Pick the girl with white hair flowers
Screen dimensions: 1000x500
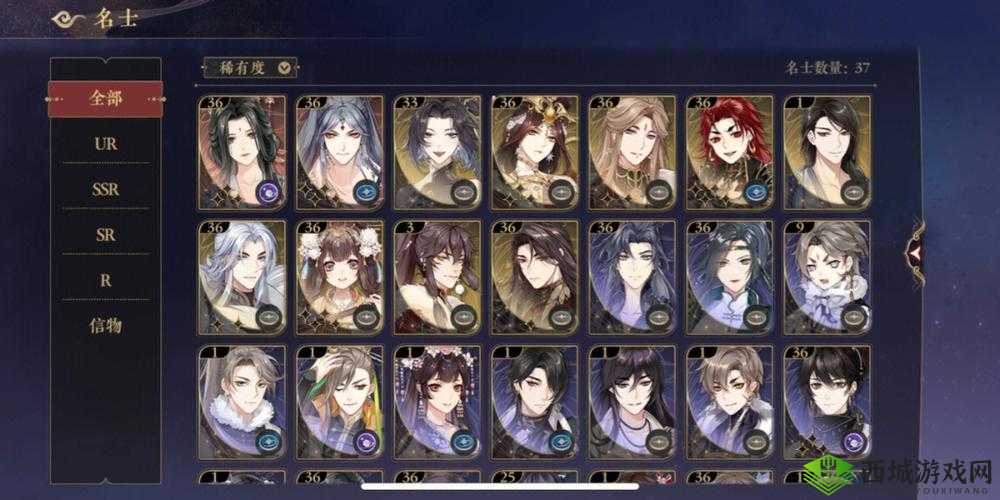(340, 277)
